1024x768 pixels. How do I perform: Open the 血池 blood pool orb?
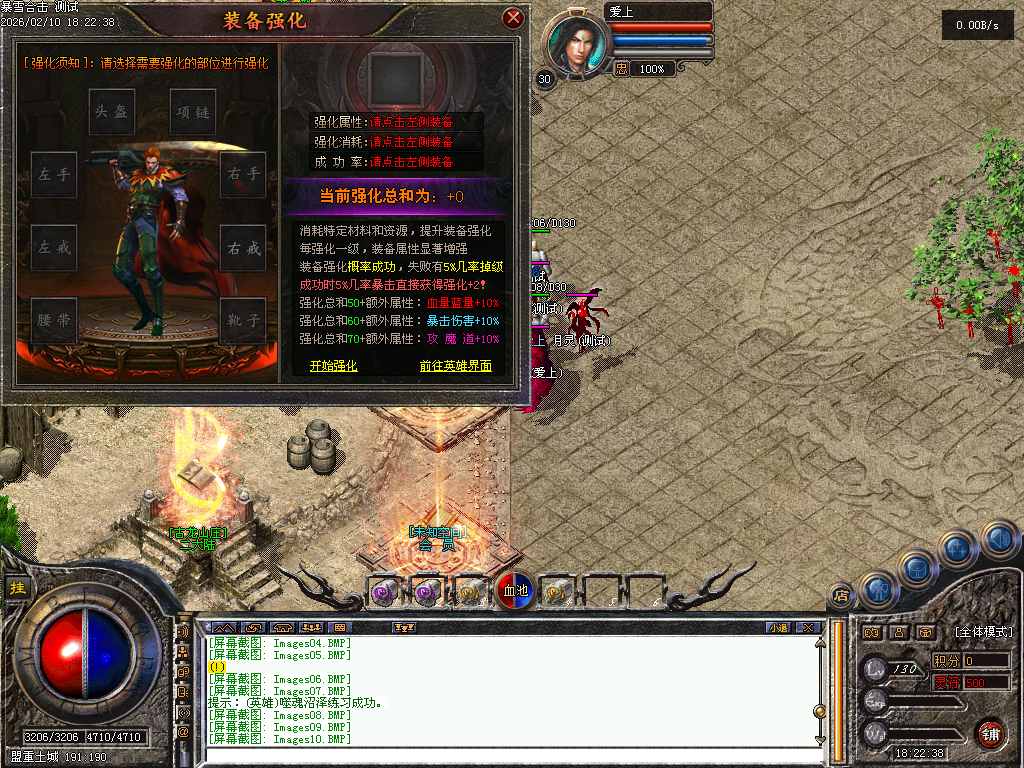click(514, 591)
